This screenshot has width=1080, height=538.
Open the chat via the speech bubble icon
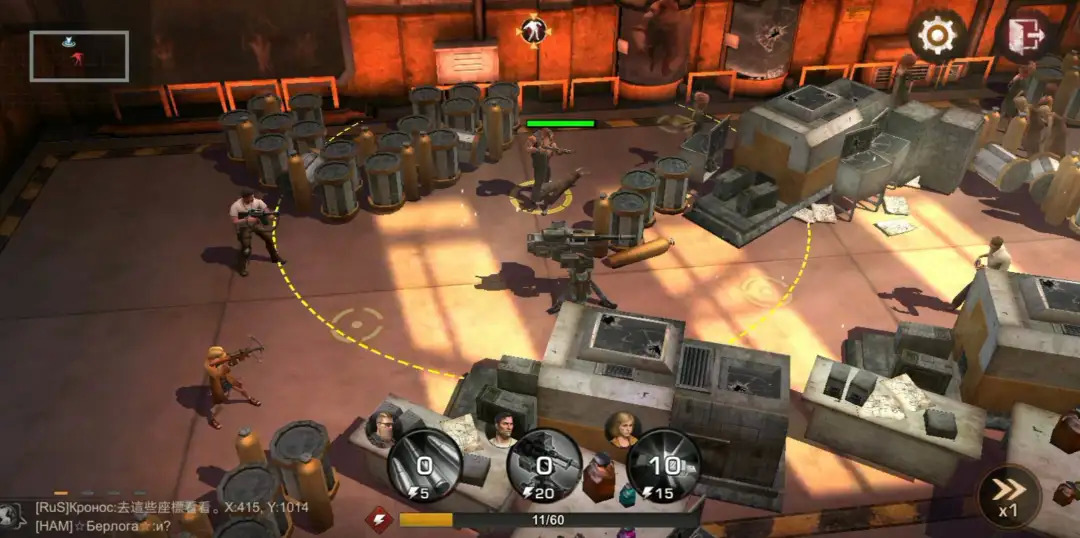(14, 515)
